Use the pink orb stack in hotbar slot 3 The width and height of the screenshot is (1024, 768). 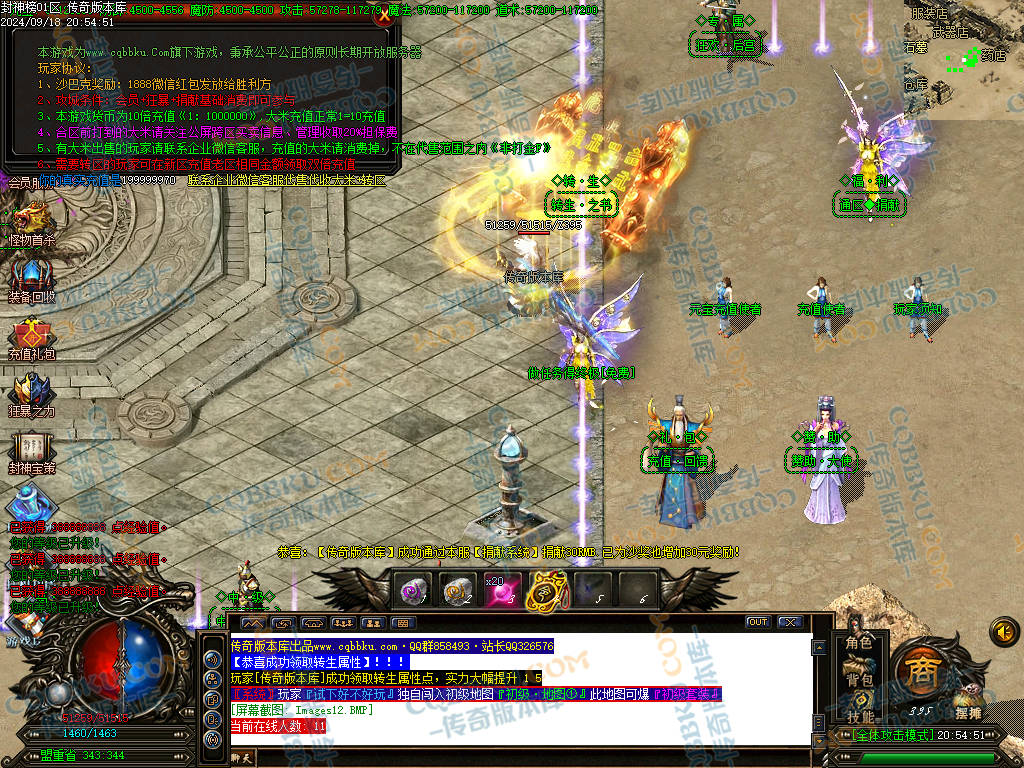(502, 590)
